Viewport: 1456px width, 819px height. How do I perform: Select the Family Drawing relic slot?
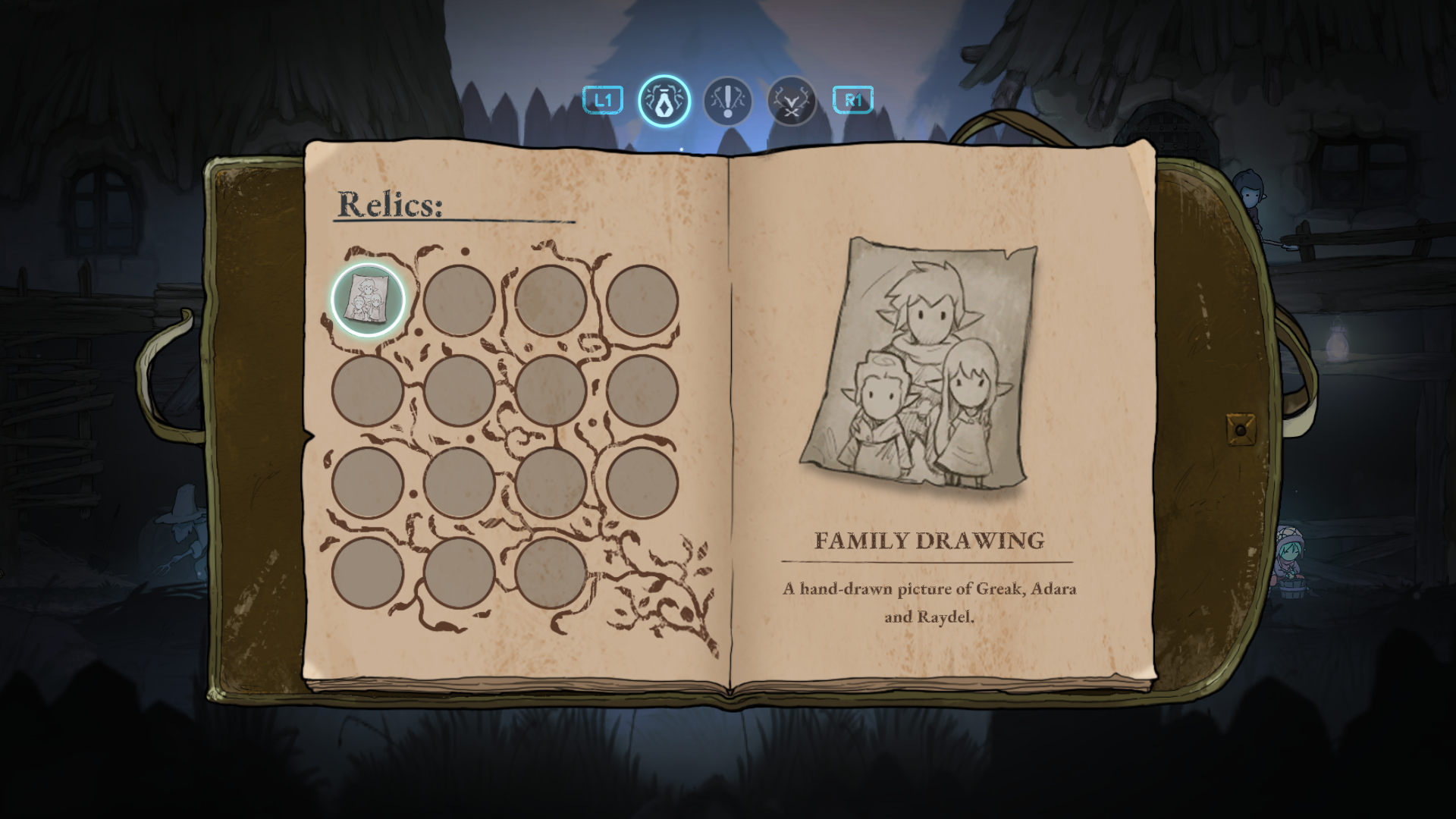[x=368, y=300]
